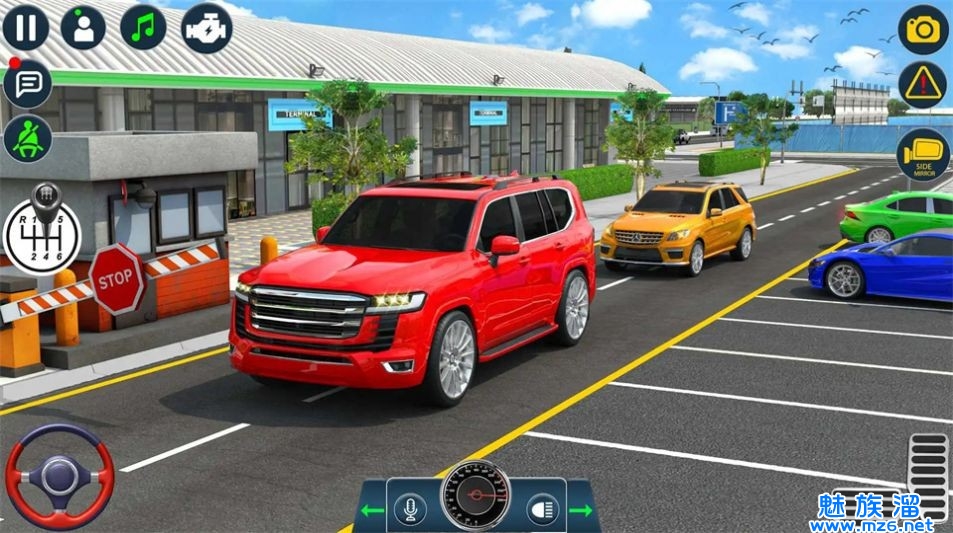The height and width of the screenshot is (533, 953).
Task: Activate the right turn signal arrow
Action: click(582, 511)
